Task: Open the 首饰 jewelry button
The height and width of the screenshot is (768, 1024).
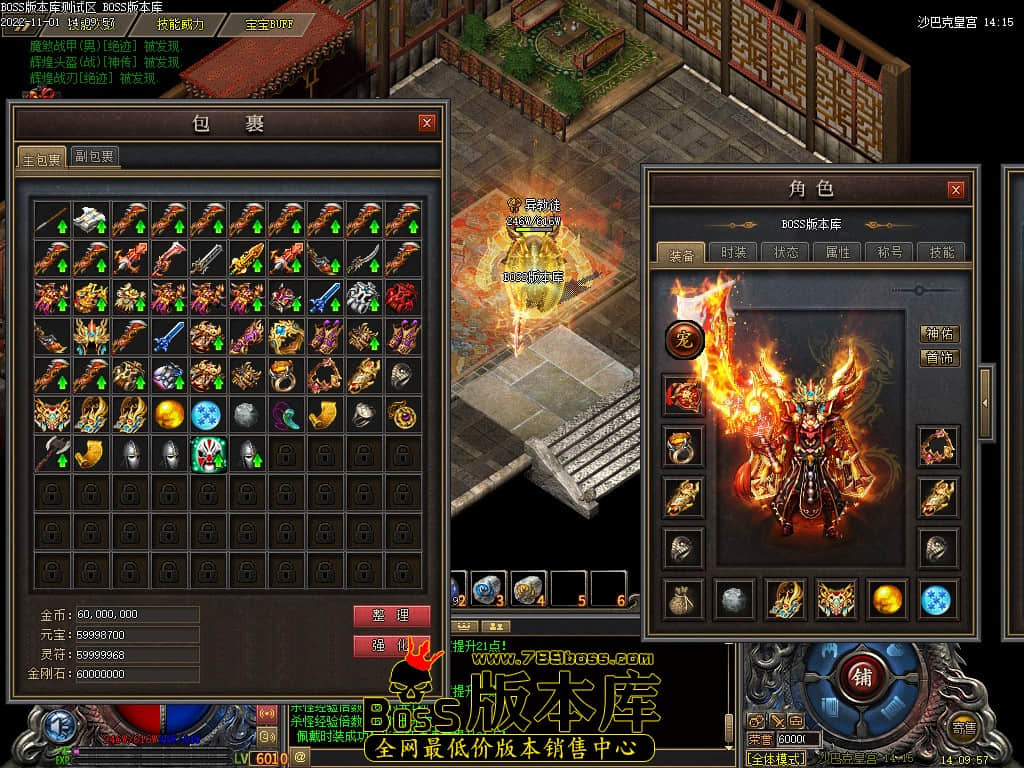Action: click(939, 358)
